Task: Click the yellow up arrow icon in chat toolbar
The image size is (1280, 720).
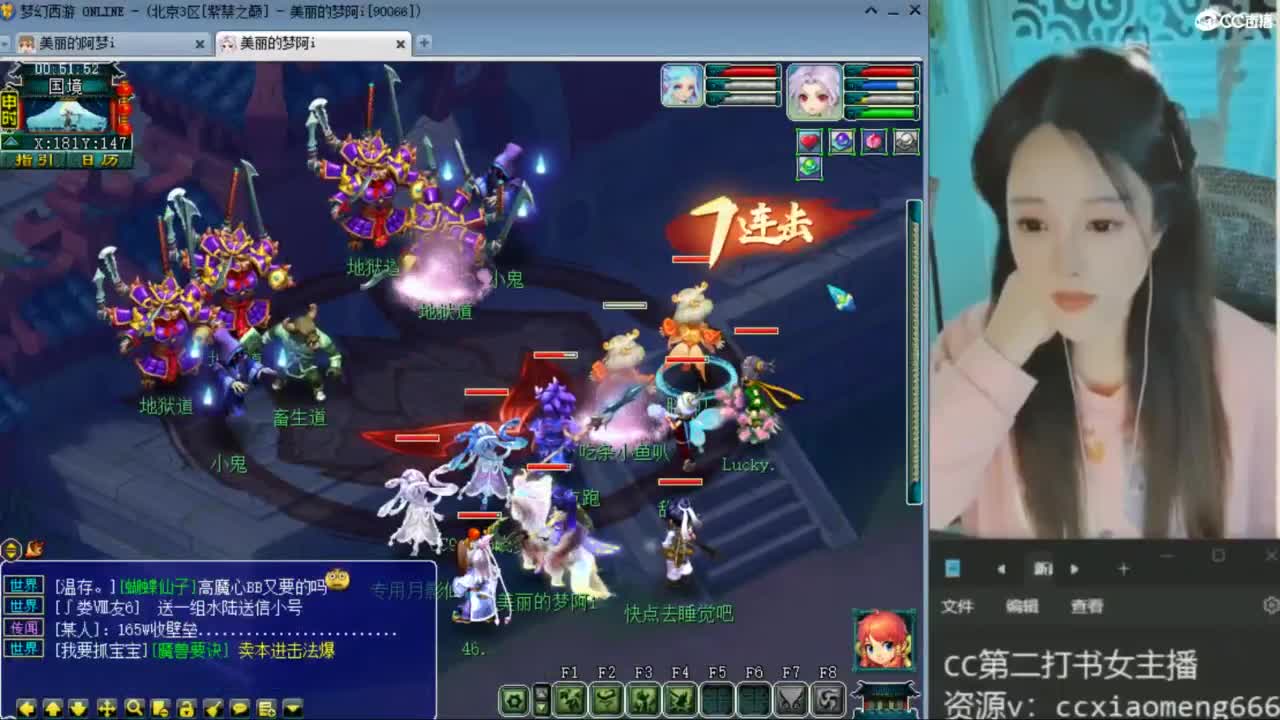Action: pyautogui.click(x=52, y=707)
